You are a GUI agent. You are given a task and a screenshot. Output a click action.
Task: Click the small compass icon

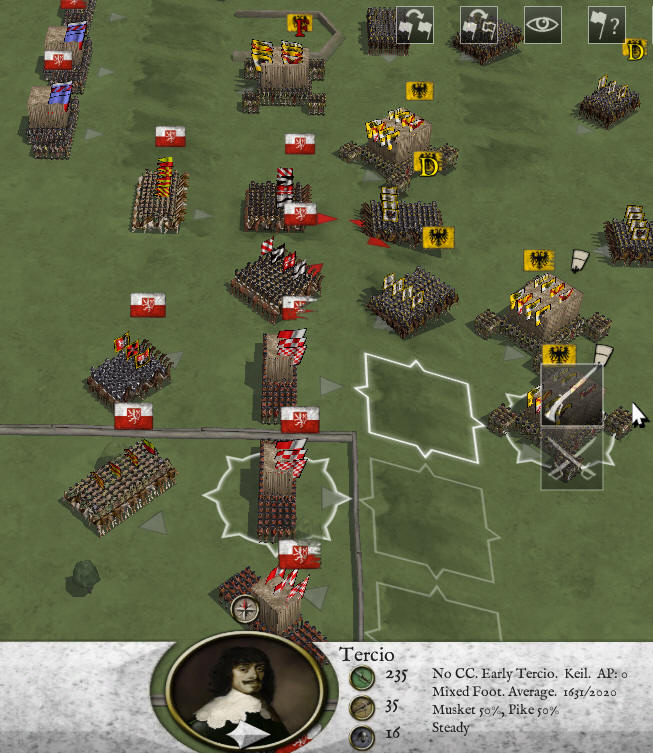pos(244,608)
